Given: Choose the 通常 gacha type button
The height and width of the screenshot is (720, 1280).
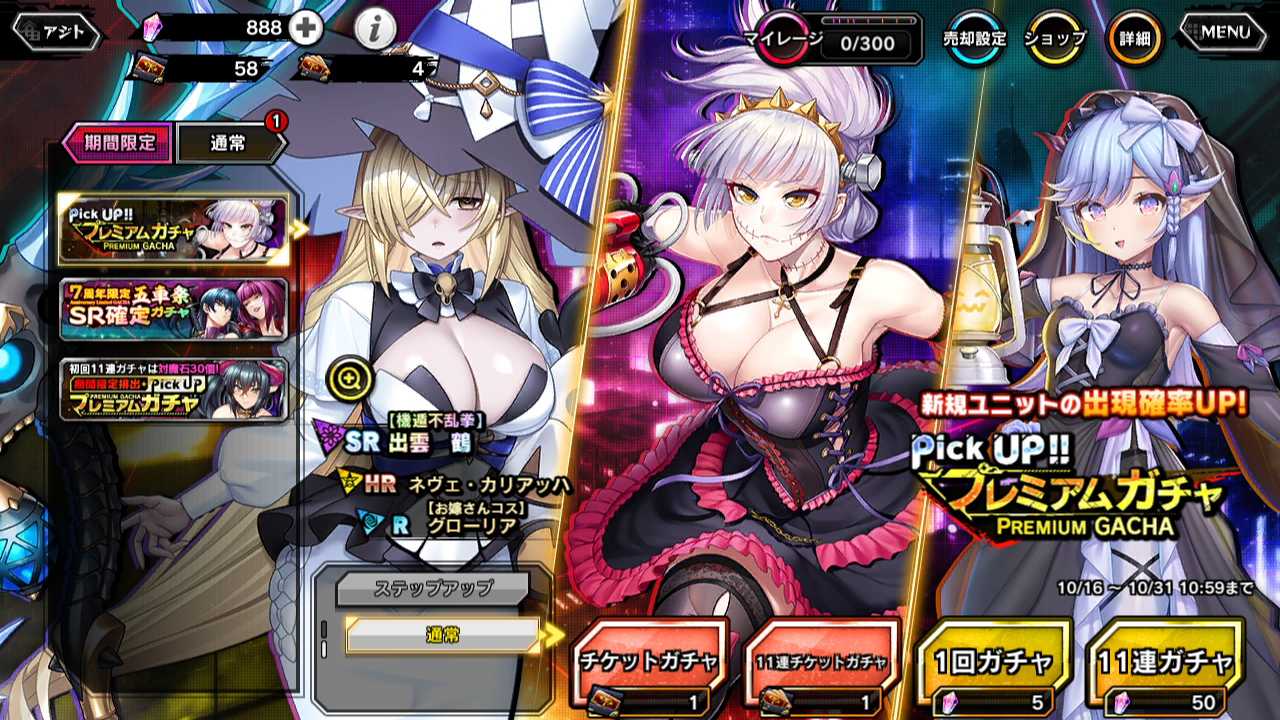Looking at the screenshot, I should pos(441,635).
